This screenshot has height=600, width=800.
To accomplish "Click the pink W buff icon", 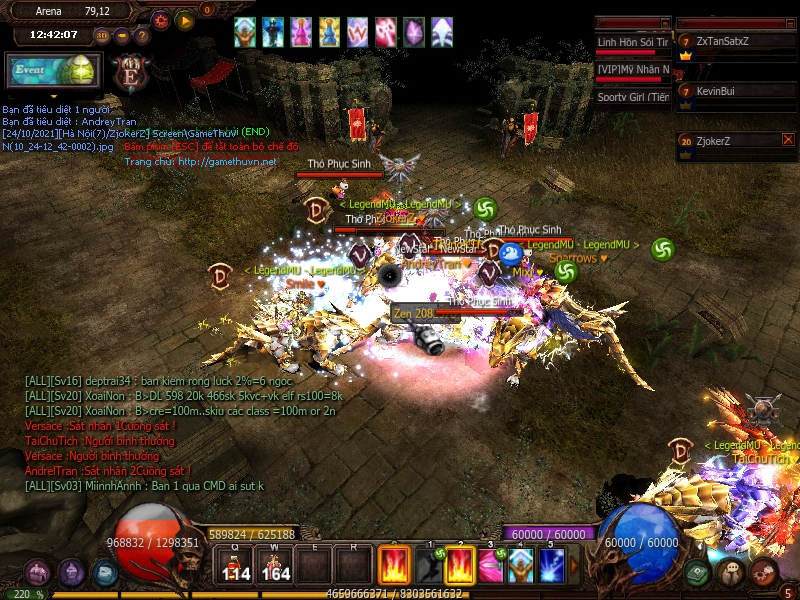I will click(357, 32).
